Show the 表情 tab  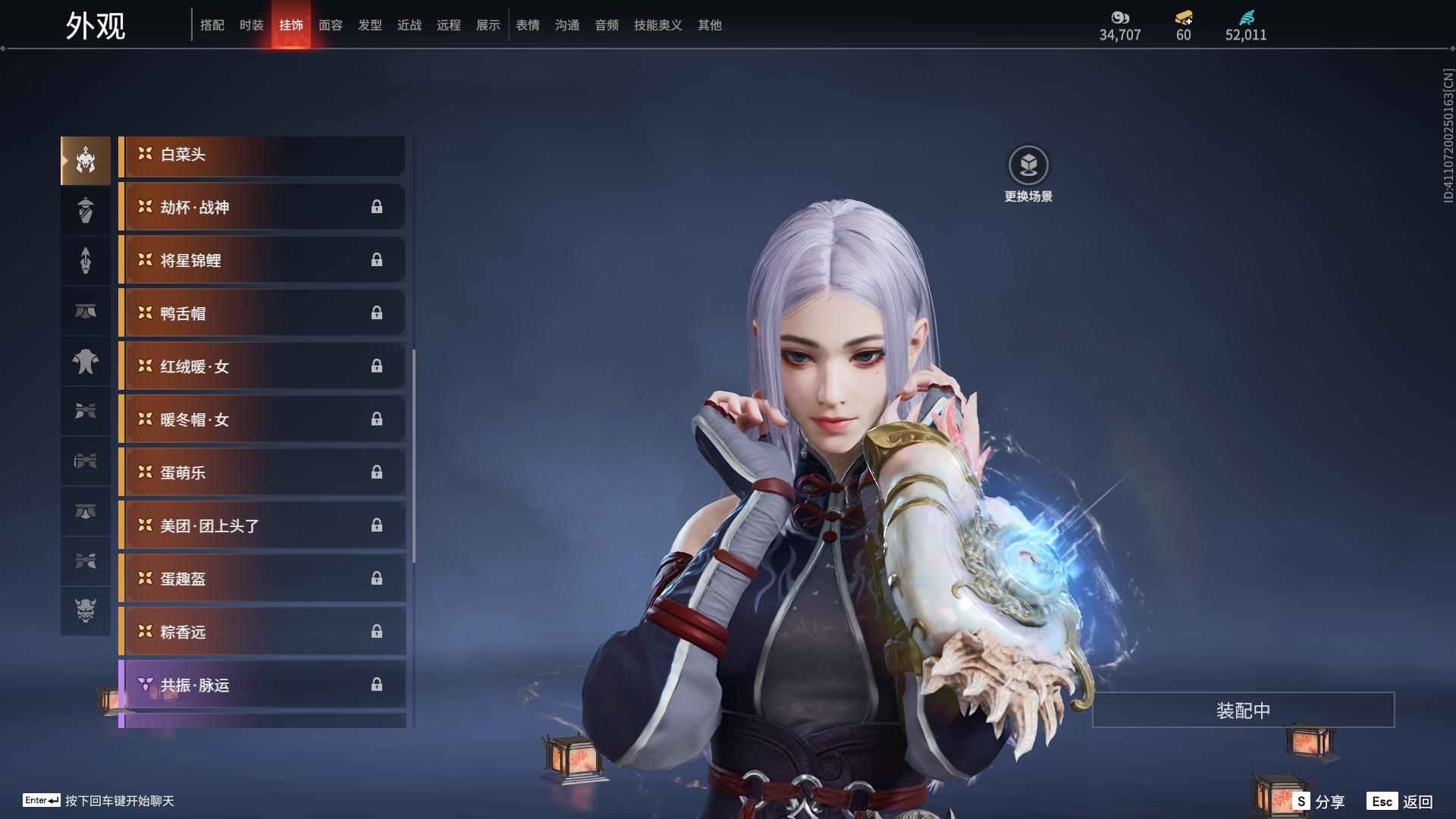tap(528, 25)
